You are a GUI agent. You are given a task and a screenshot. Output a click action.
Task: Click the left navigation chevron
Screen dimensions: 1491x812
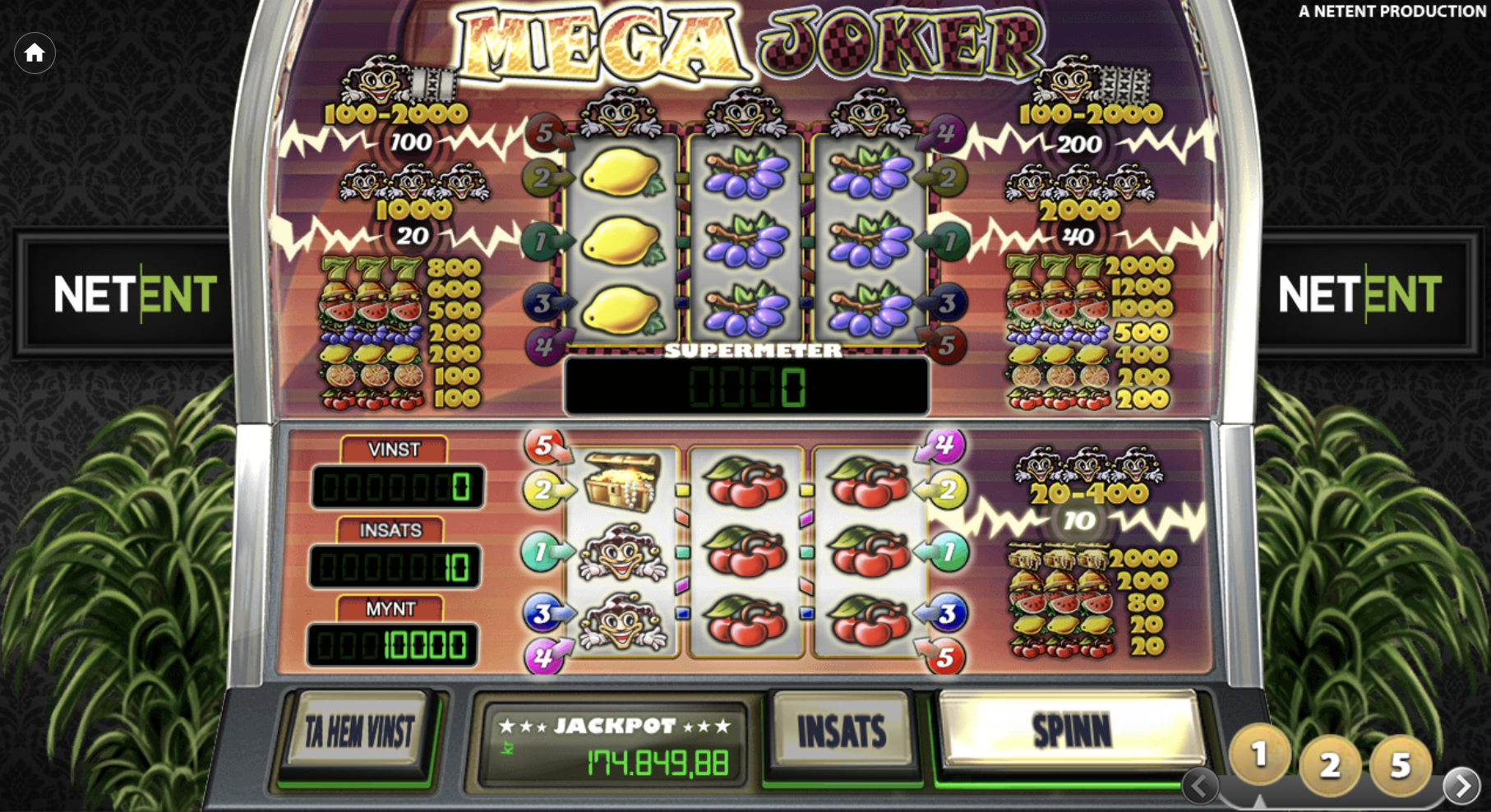point(1199,785)
